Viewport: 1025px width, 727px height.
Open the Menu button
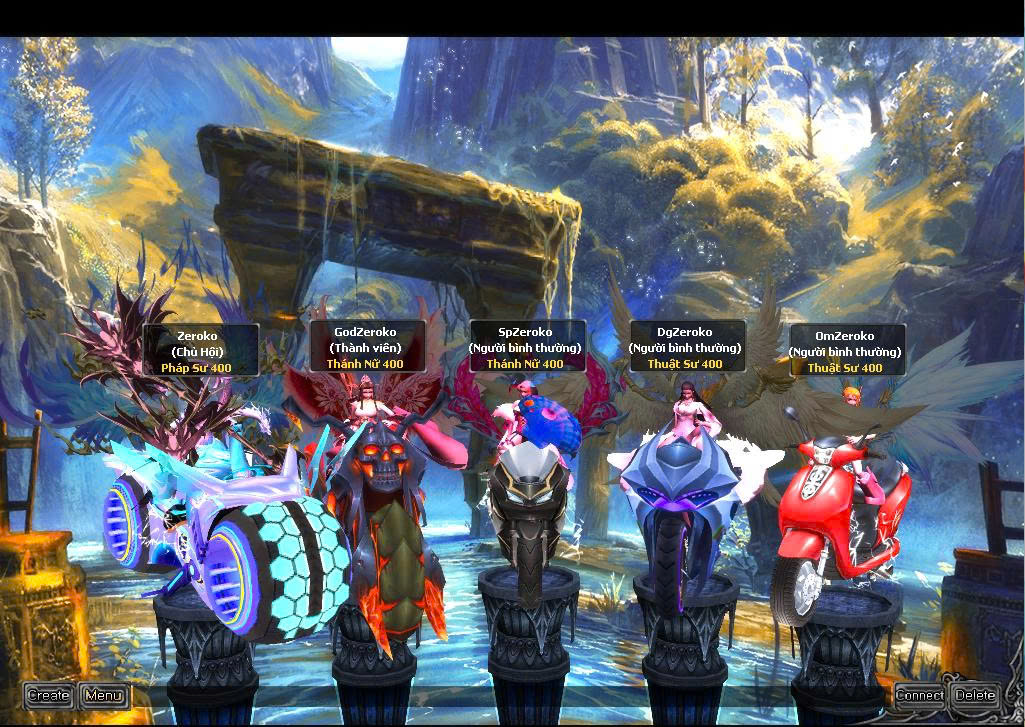pos(104,695)
